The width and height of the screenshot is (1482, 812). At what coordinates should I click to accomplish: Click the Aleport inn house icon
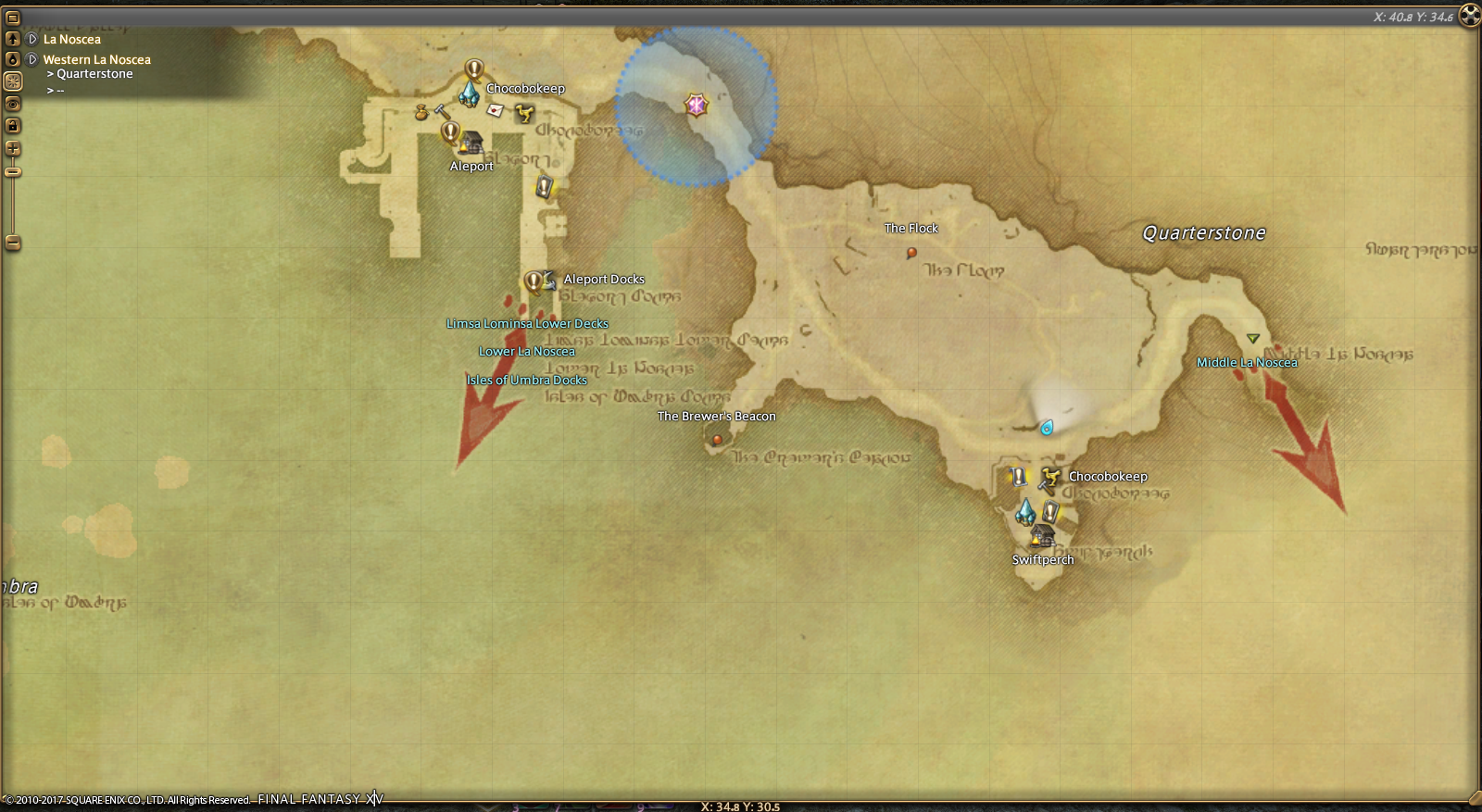472,143
